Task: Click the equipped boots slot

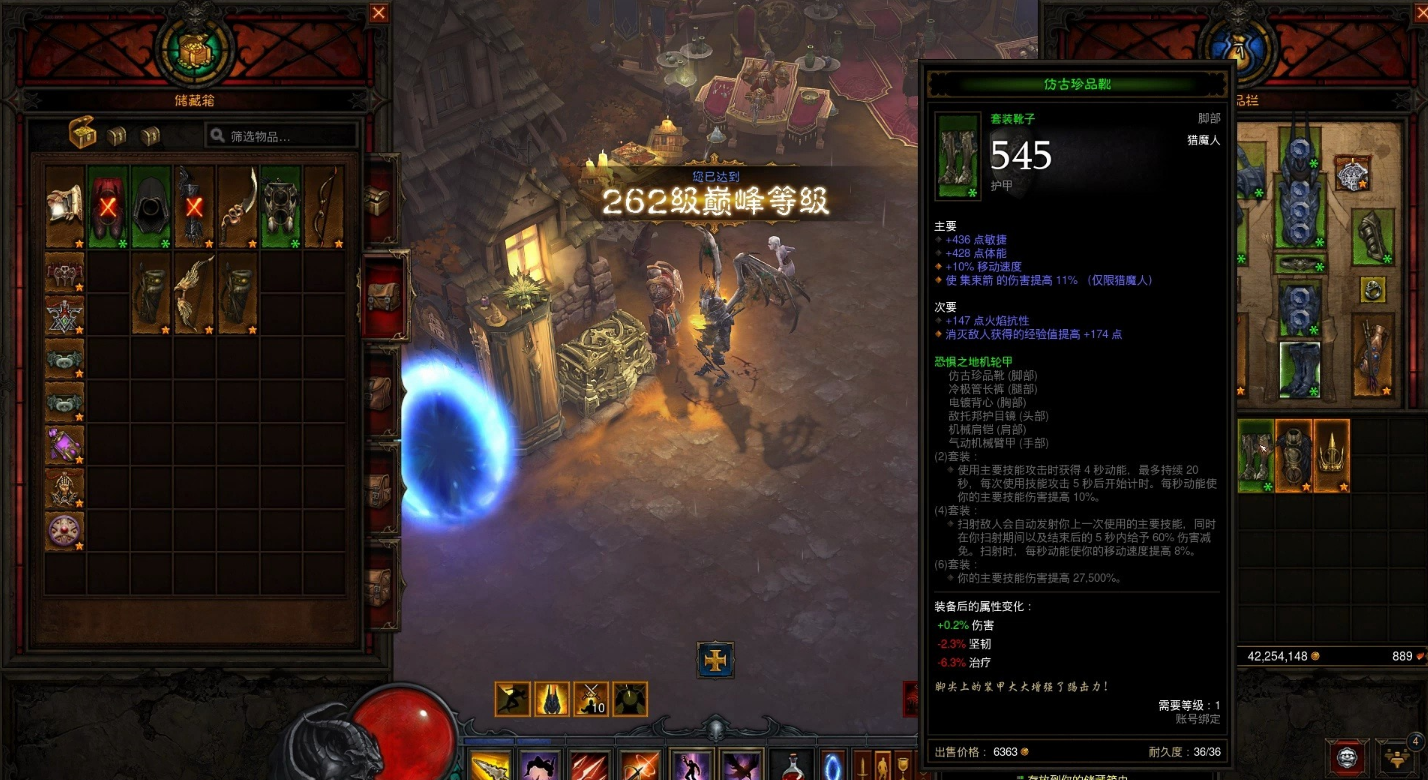Action: pyautogui.click(x=1300, y=368)
